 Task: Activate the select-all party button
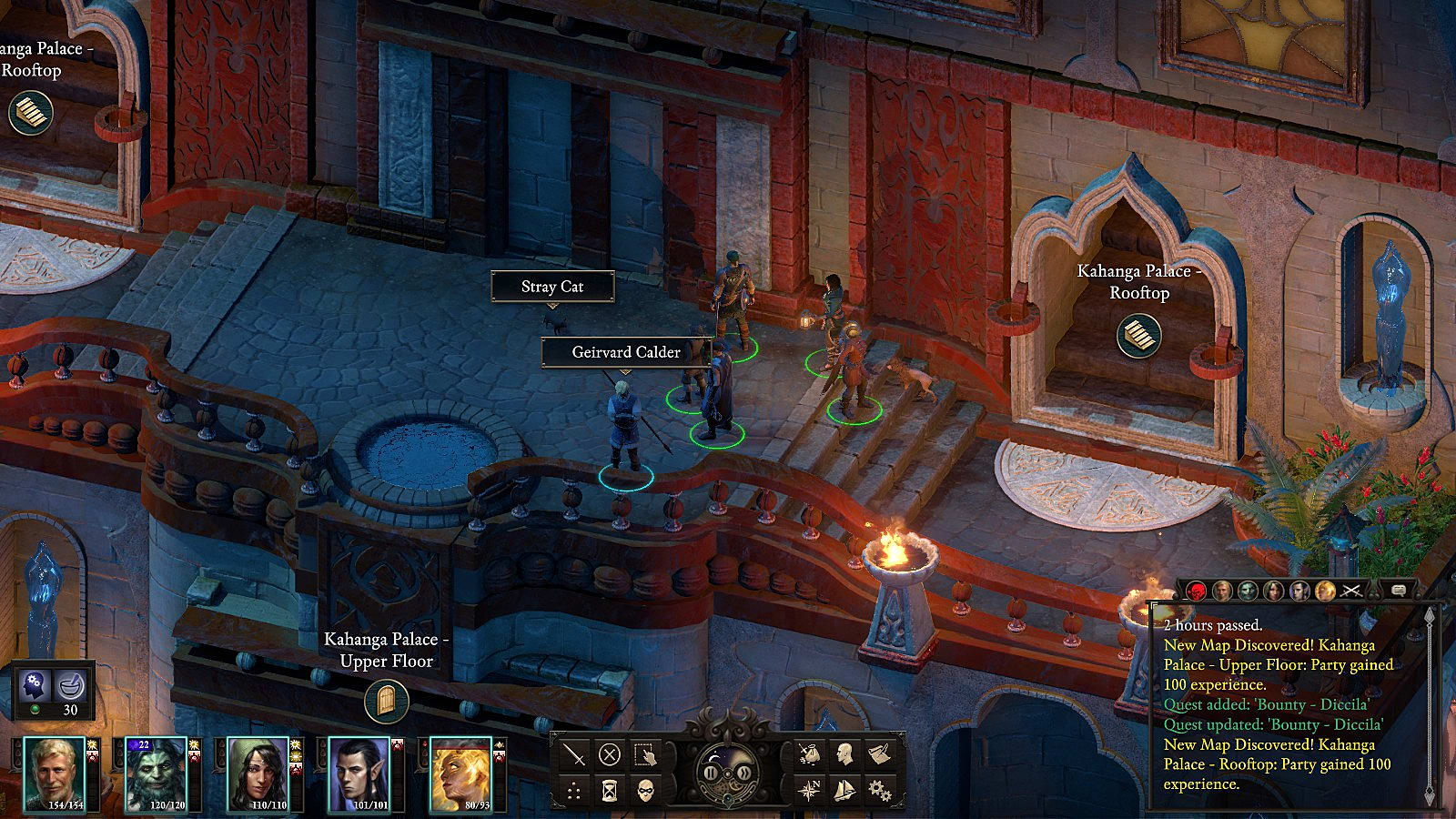coord(645,754)
